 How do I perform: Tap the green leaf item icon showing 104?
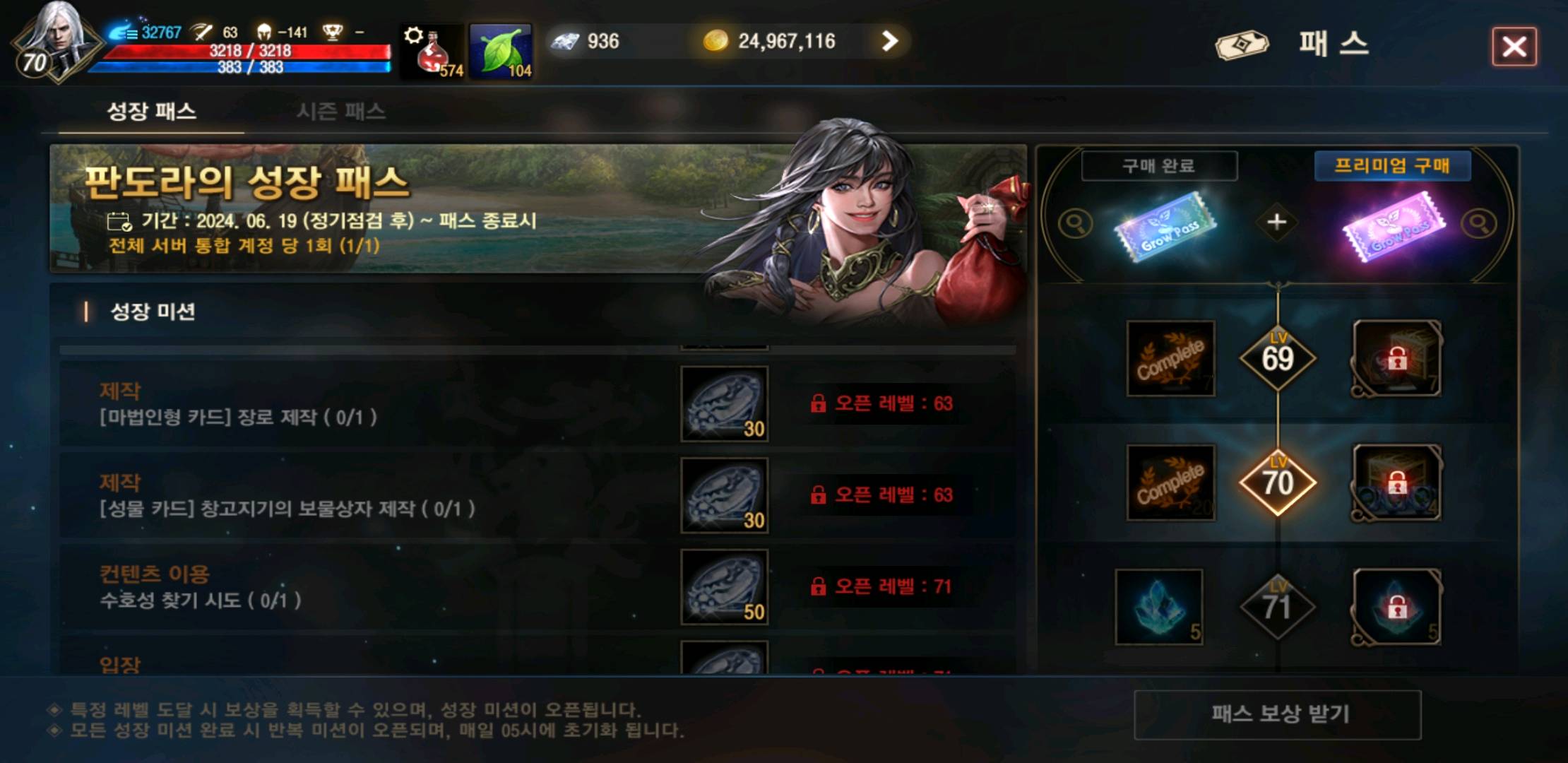[503, 52]
